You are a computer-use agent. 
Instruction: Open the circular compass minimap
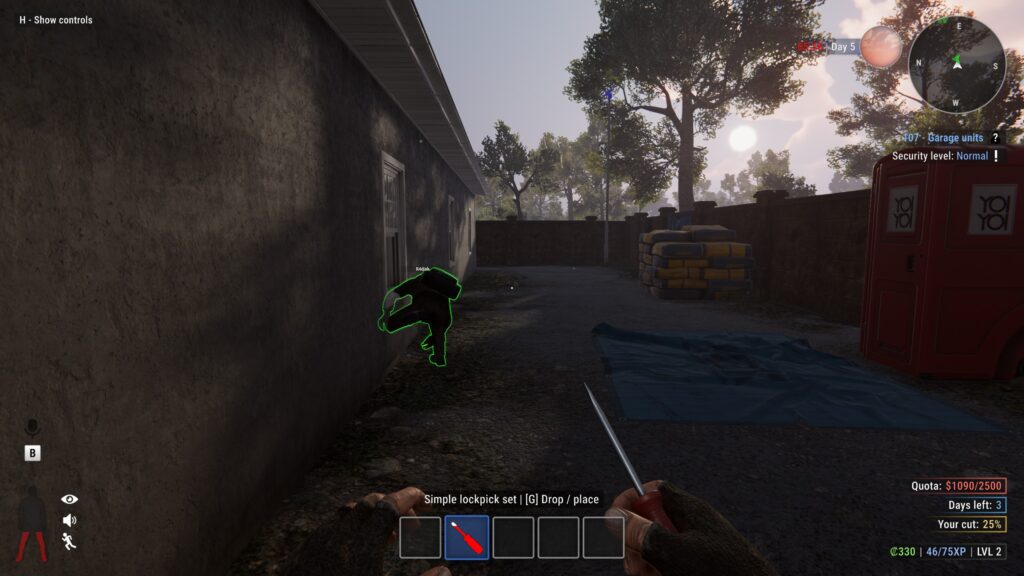pyautogui.click(x=956, y=65)
